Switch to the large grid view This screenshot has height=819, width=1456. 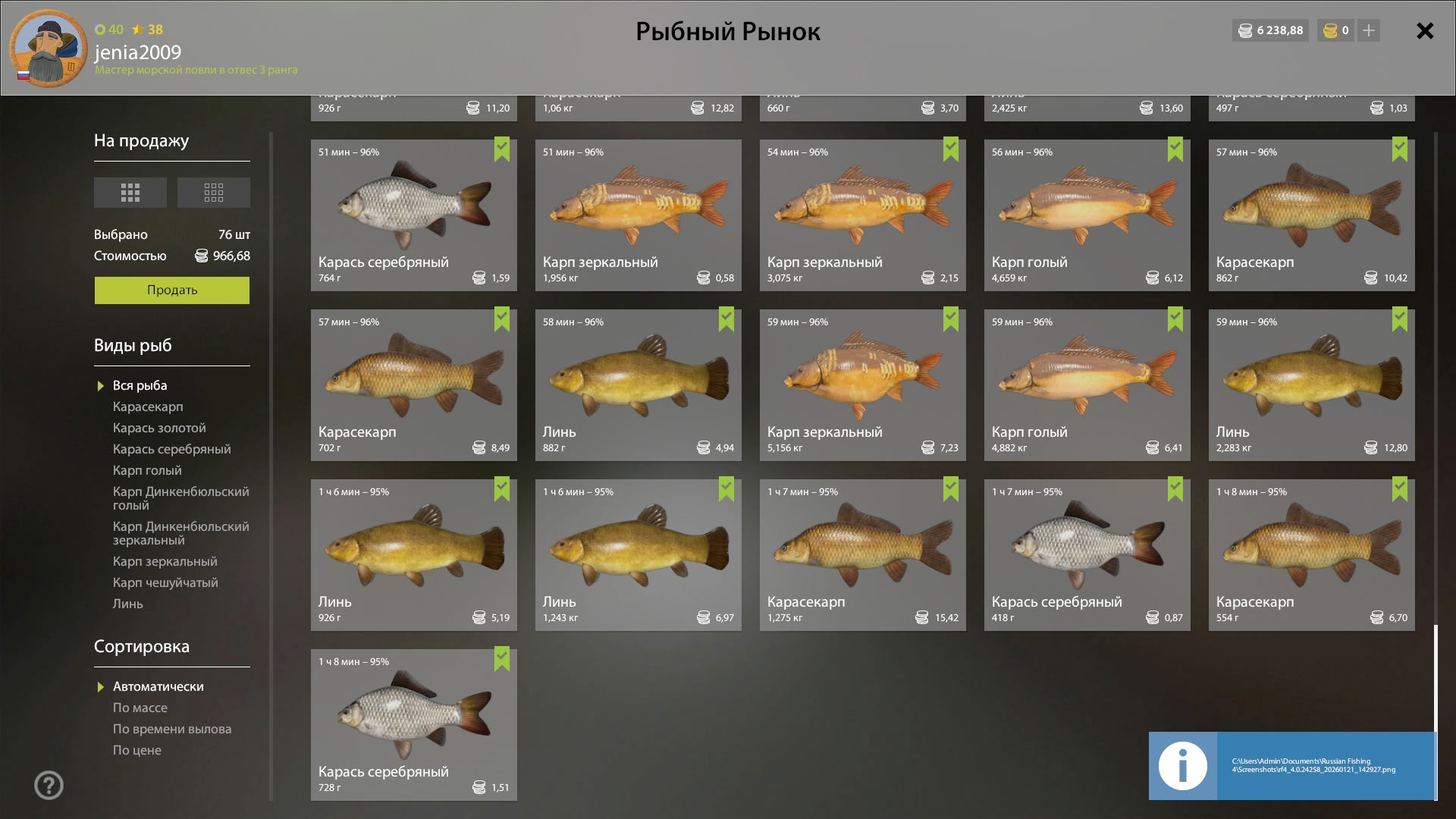[x=130, y=193]
